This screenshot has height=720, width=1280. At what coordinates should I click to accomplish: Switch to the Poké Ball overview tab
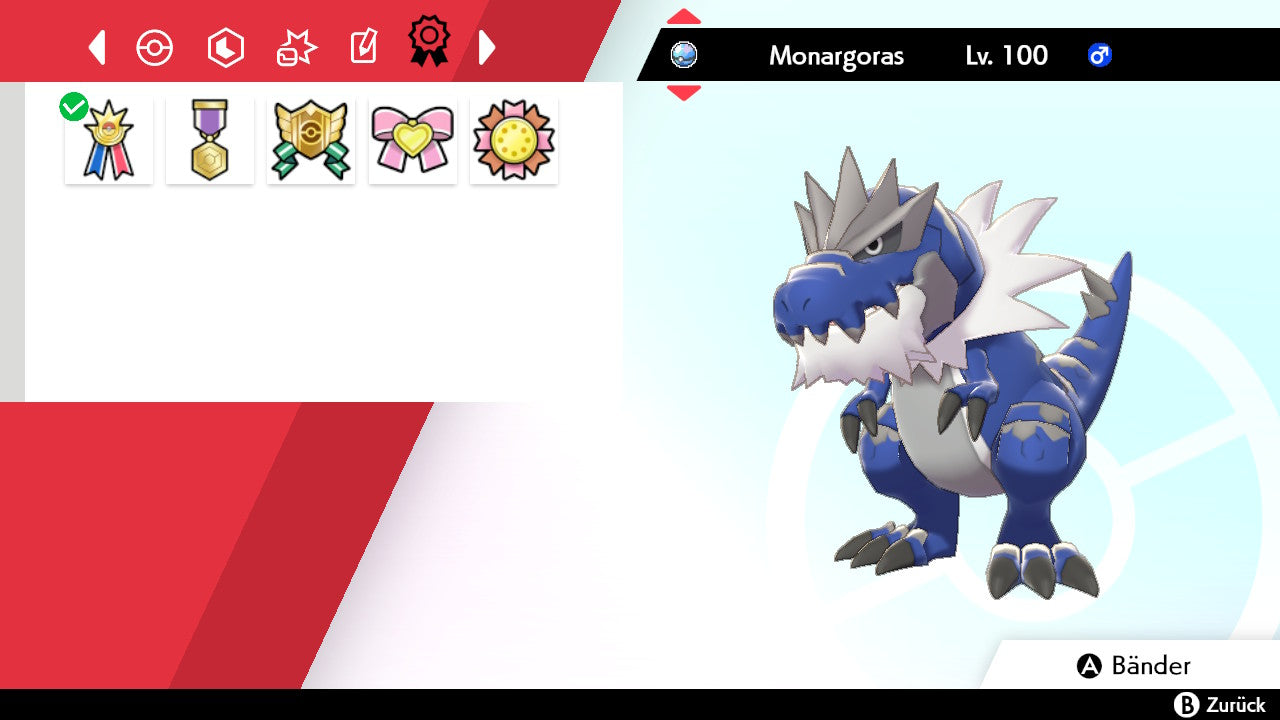click(155, 47)
